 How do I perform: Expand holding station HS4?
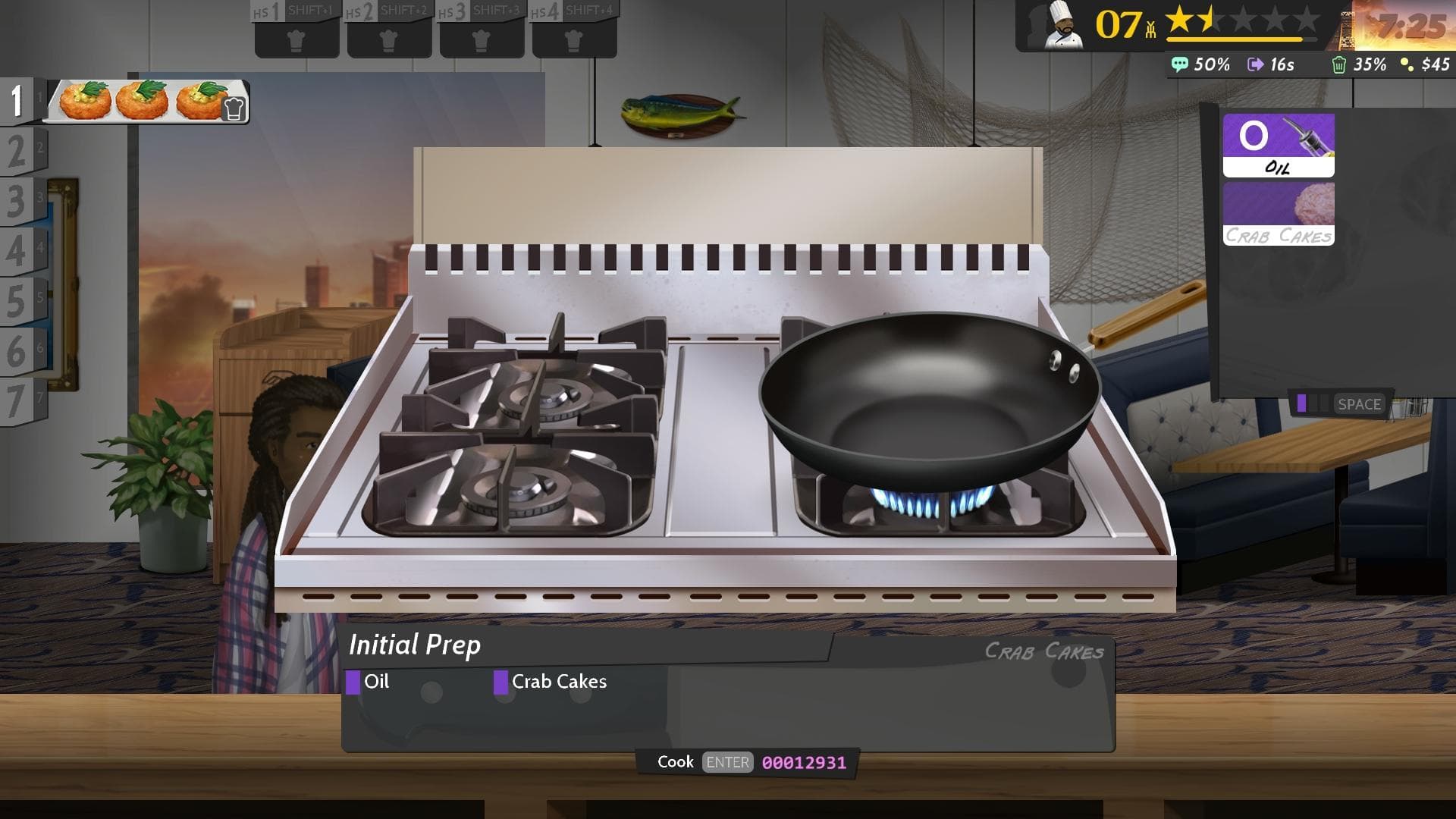(574, 38)
